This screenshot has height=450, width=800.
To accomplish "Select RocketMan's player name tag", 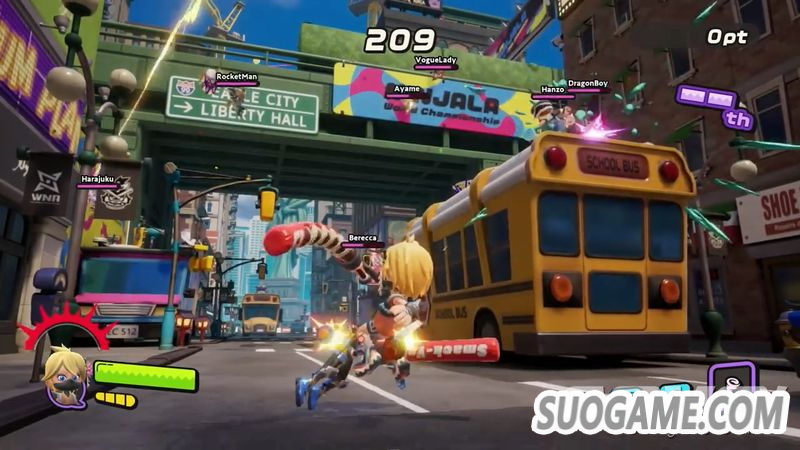I will click(237, 76).
